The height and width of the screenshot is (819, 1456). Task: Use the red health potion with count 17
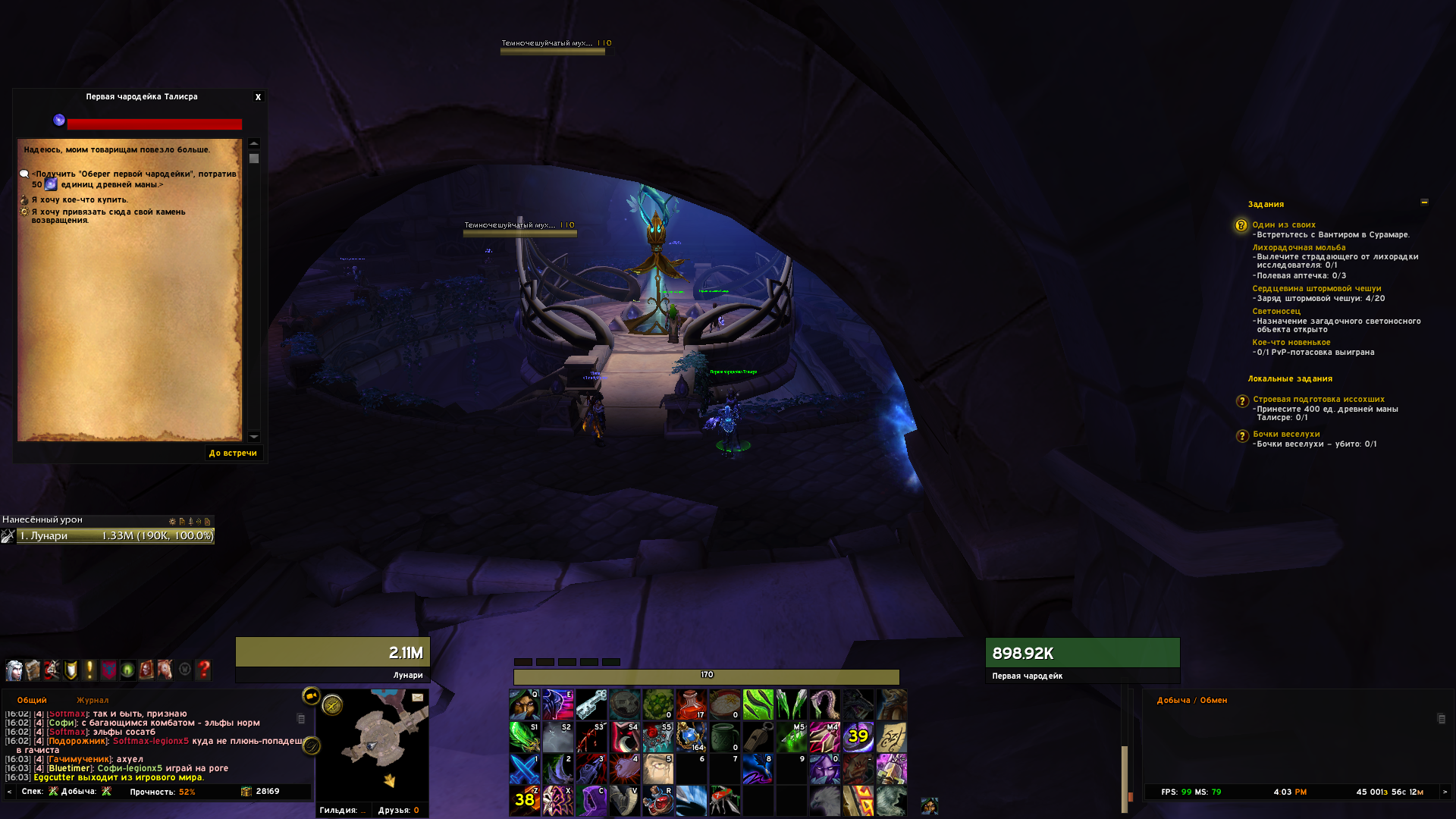[691, 704]
